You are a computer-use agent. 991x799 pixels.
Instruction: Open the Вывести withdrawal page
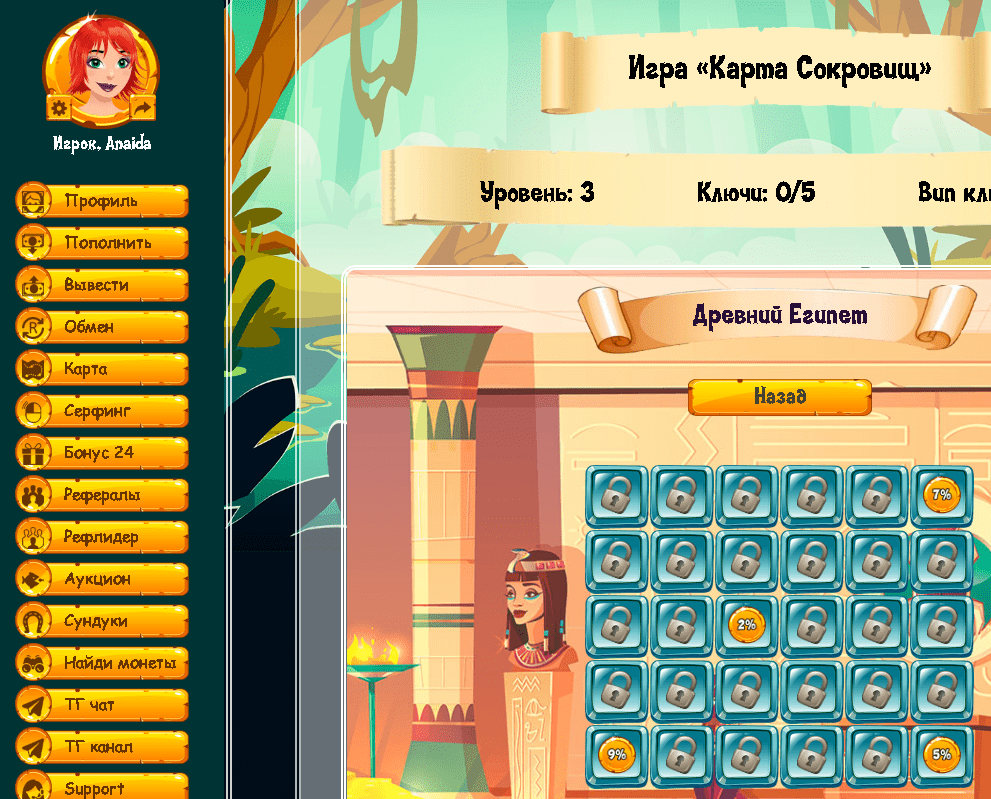tap(102, 285)
